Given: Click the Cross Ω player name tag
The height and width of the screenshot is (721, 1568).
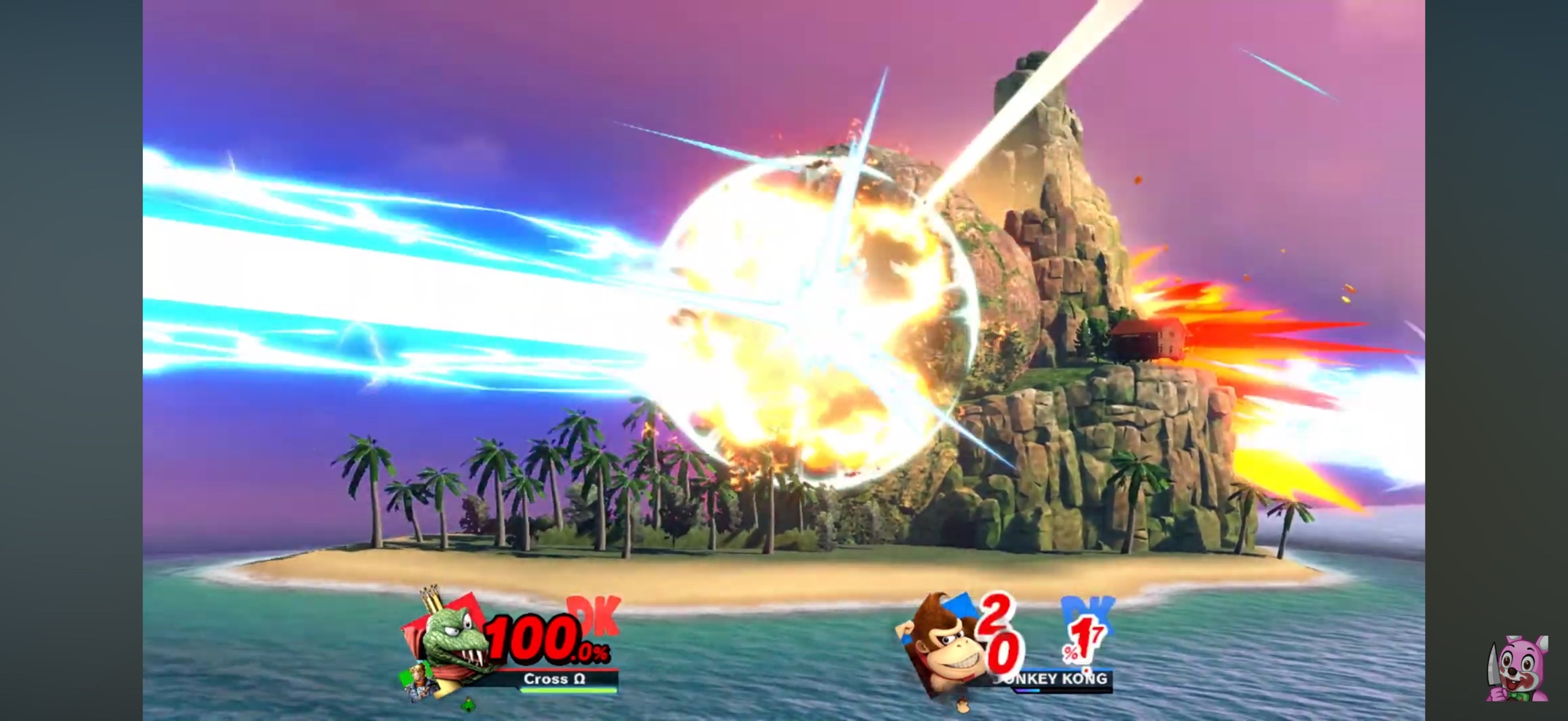Looking at the screenshot, I should pos(554,679).
